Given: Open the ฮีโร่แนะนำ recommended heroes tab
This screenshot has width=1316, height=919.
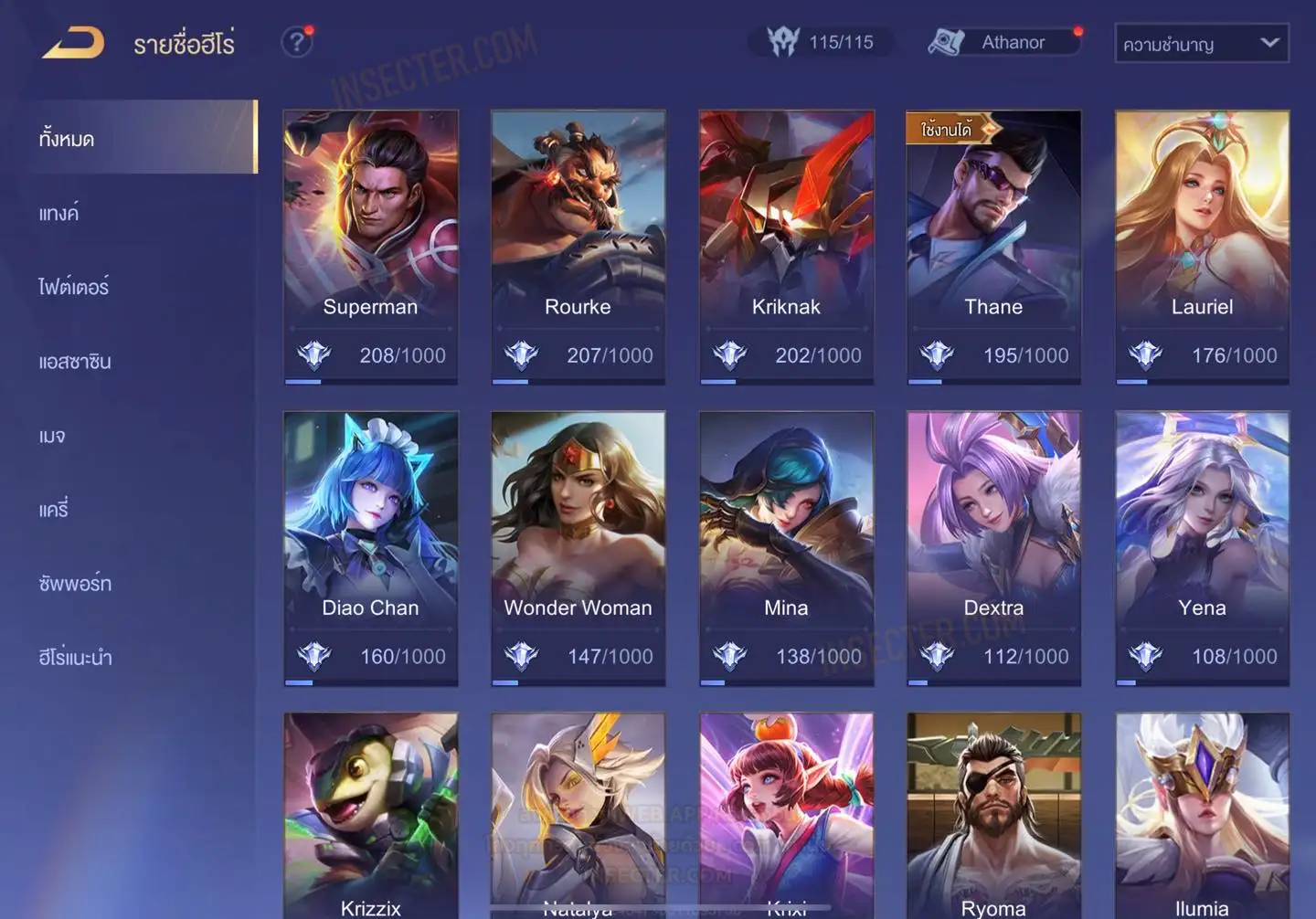Looking at the screenshot, I should pos(76,657).
